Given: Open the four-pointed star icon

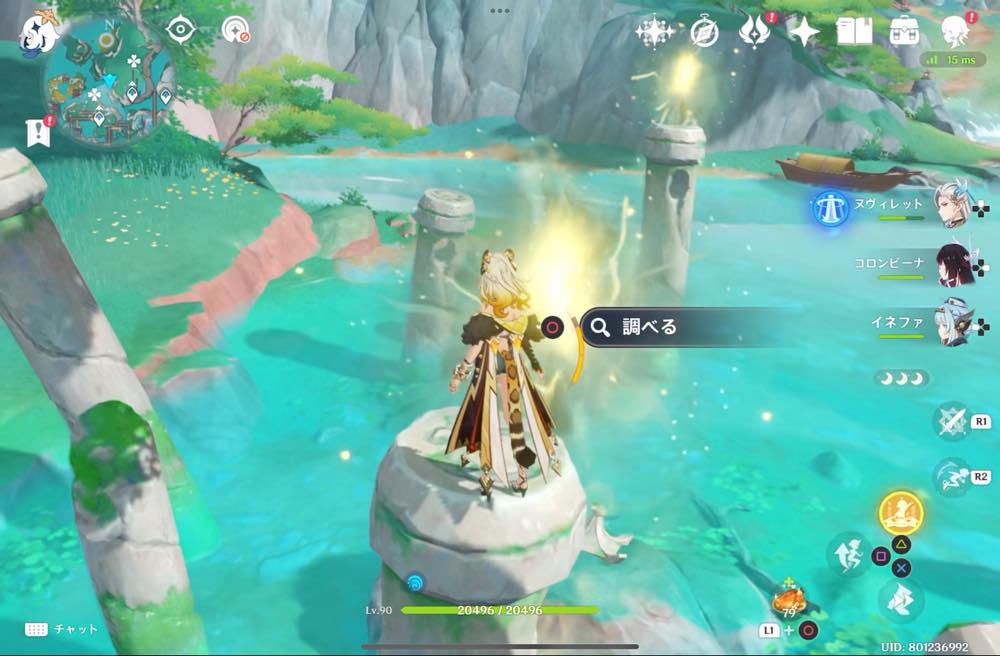Looking at the screenshot, I should [x=803, y=32].
